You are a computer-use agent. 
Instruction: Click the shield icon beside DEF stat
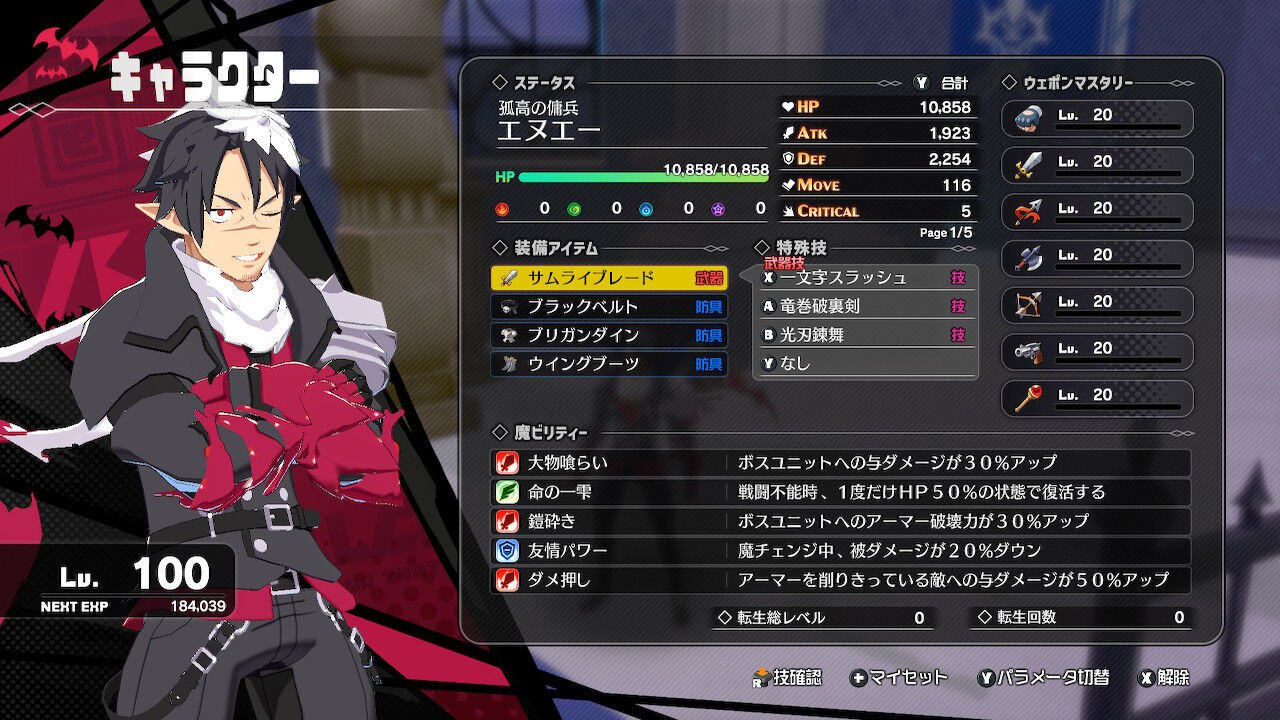pos(790,158)
